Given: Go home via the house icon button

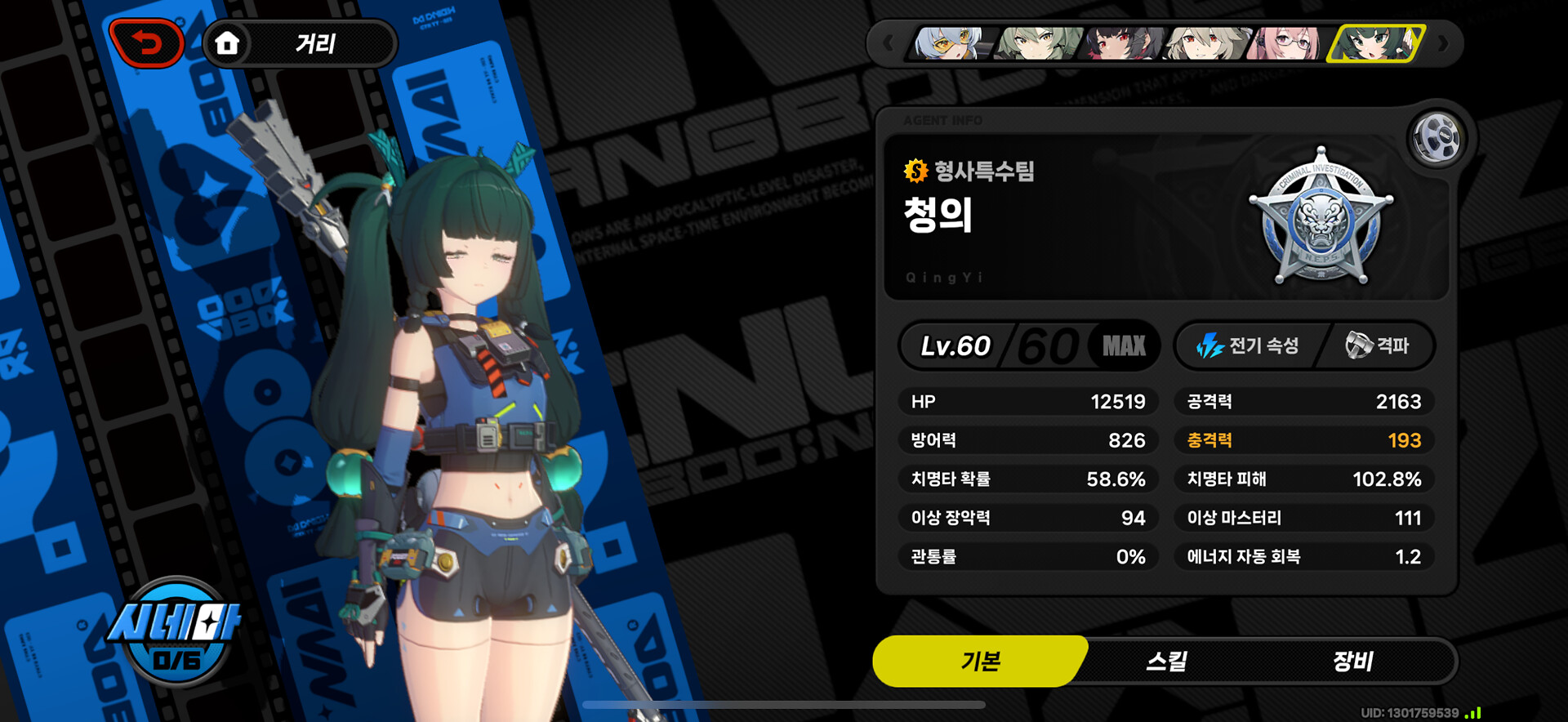Looking at the screenshot, I should pos(227,43).
